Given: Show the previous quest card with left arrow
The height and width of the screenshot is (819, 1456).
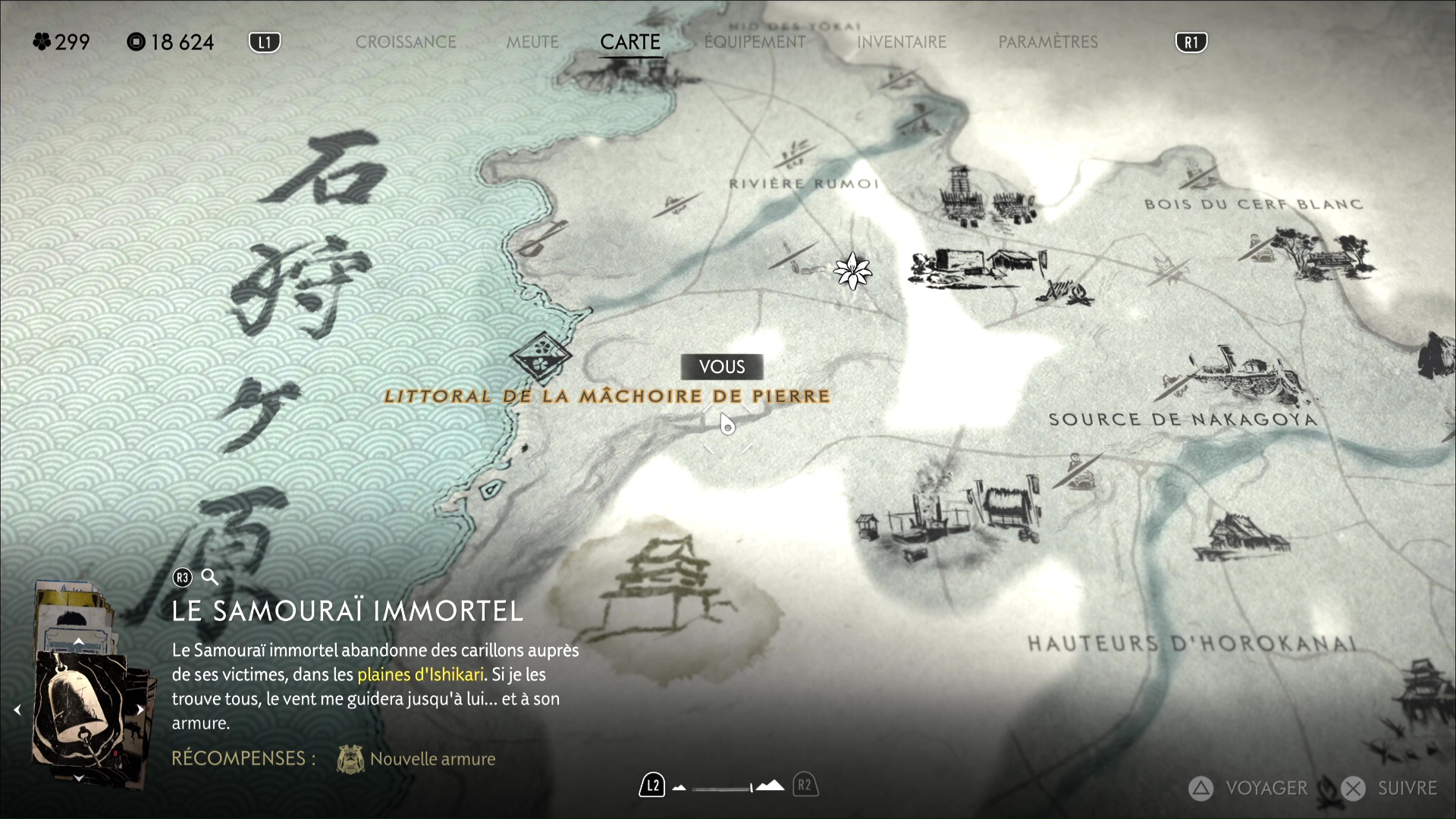Looking at the screenshot, I should (x=17, y=710).
